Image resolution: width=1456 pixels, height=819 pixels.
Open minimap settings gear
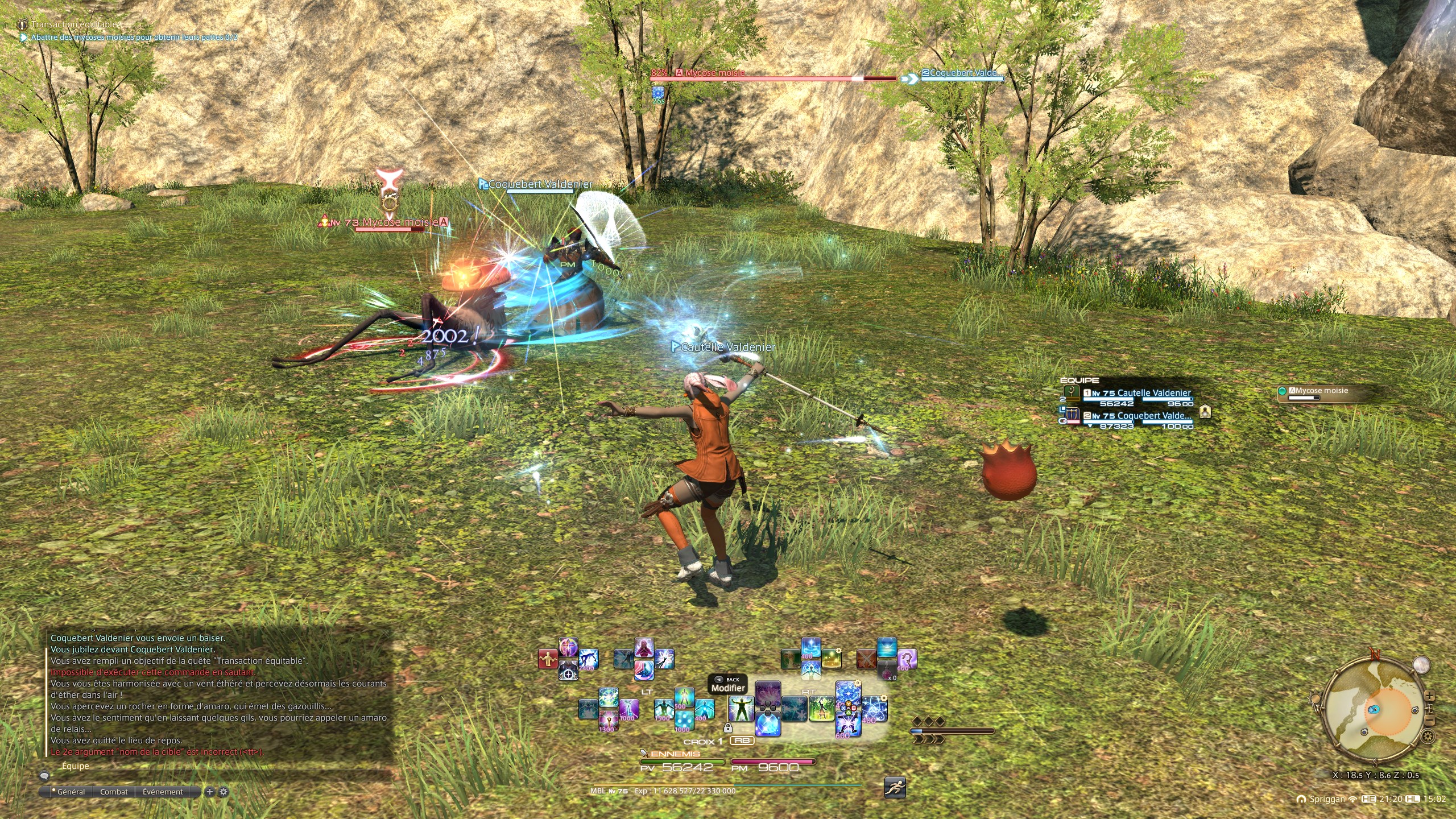pos(1427,737)
